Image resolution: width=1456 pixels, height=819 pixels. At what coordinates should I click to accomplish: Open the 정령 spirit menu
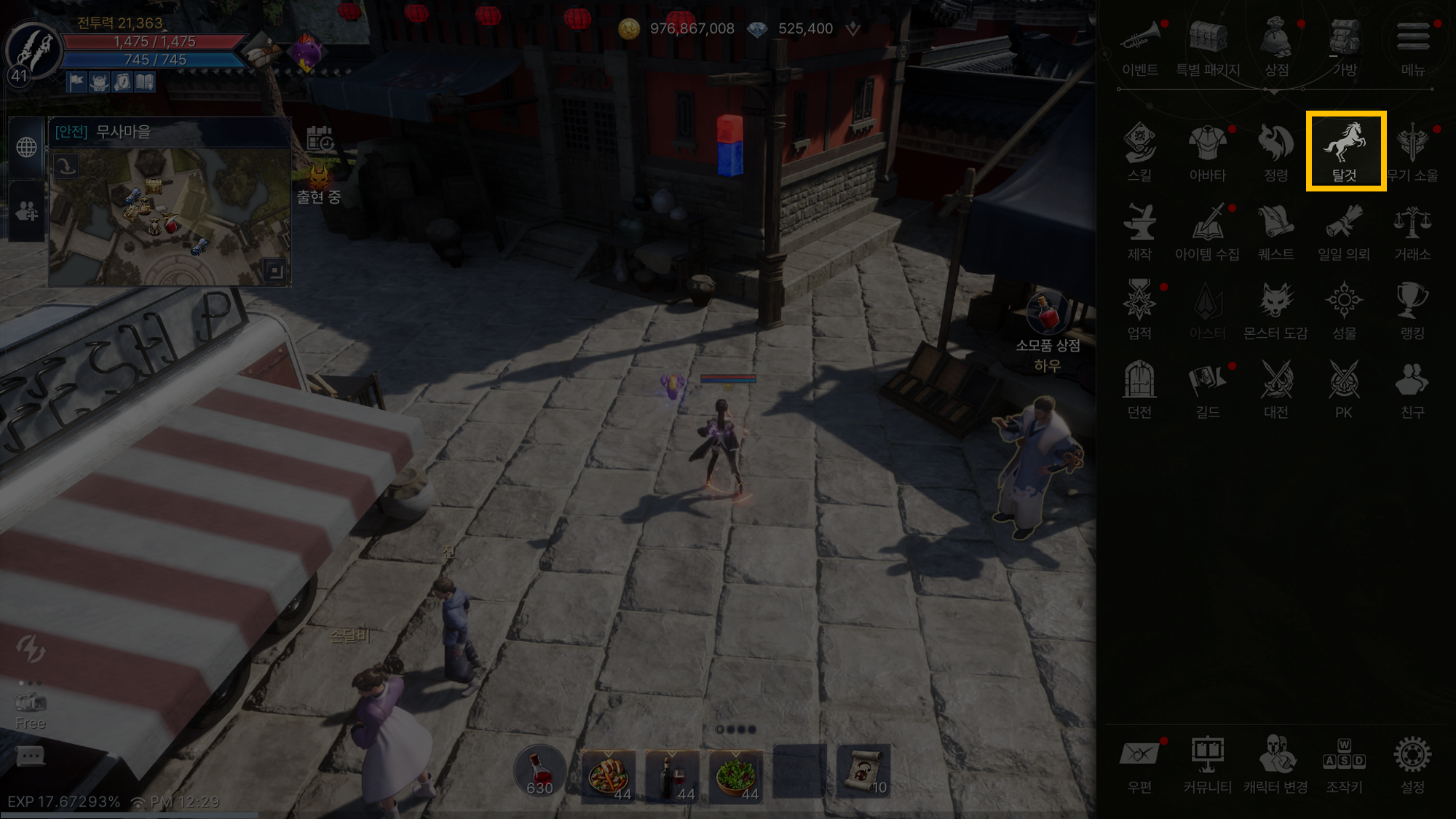coord(1275,150)
